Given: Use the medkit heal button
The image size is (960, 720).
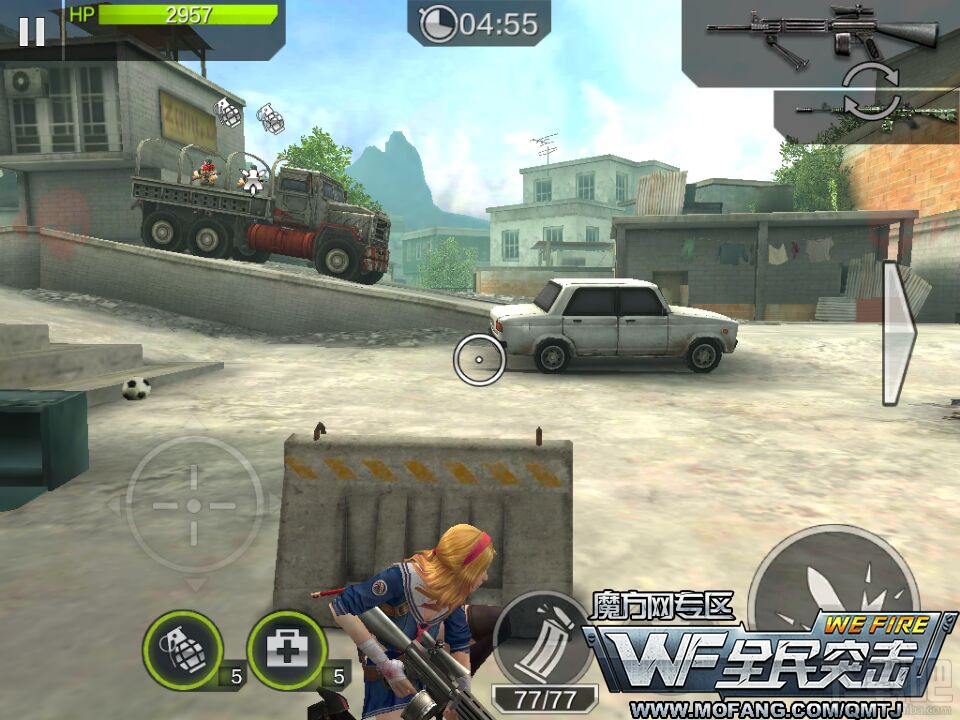Looking at the screenshot, I should point(287,651).
